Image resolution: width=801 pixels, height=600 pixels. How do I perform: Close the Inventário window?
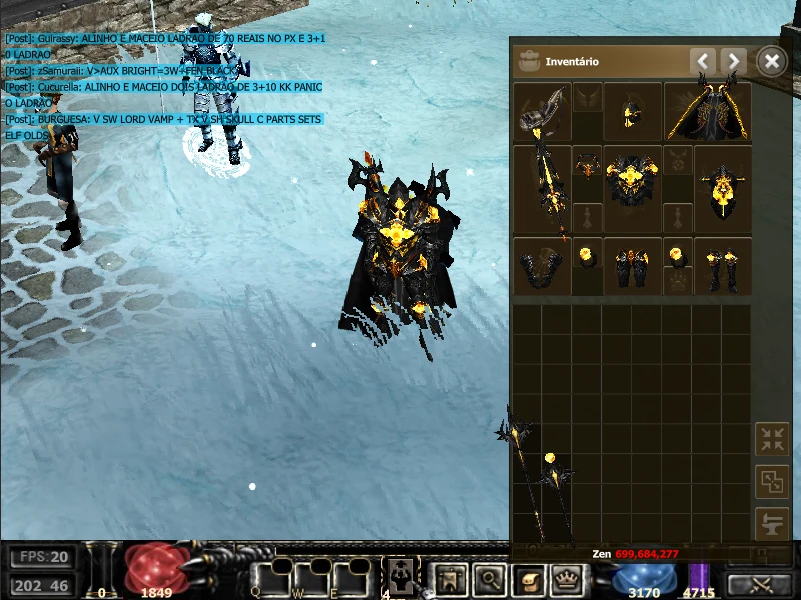coord(771,62)
